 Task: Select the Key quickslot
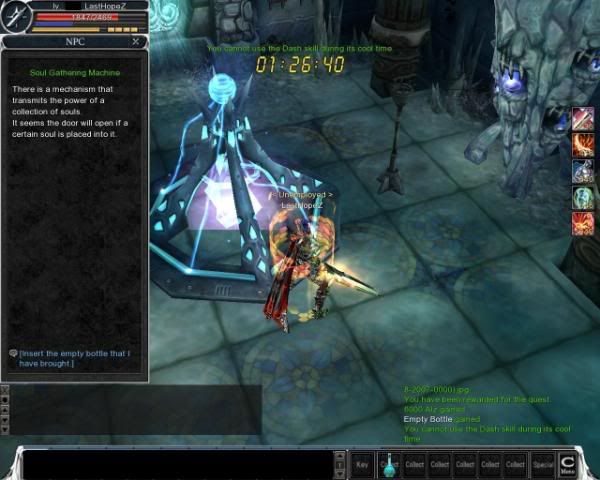[x=362, y=464]
